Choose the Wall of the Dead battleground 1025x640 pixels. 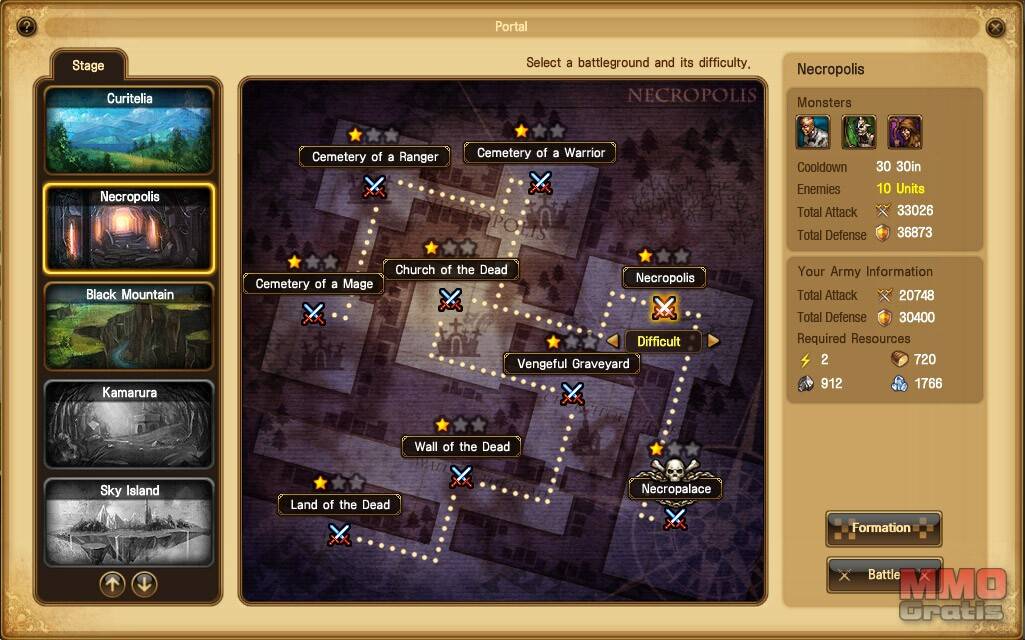pyautogui.click(x=461, y=476)
